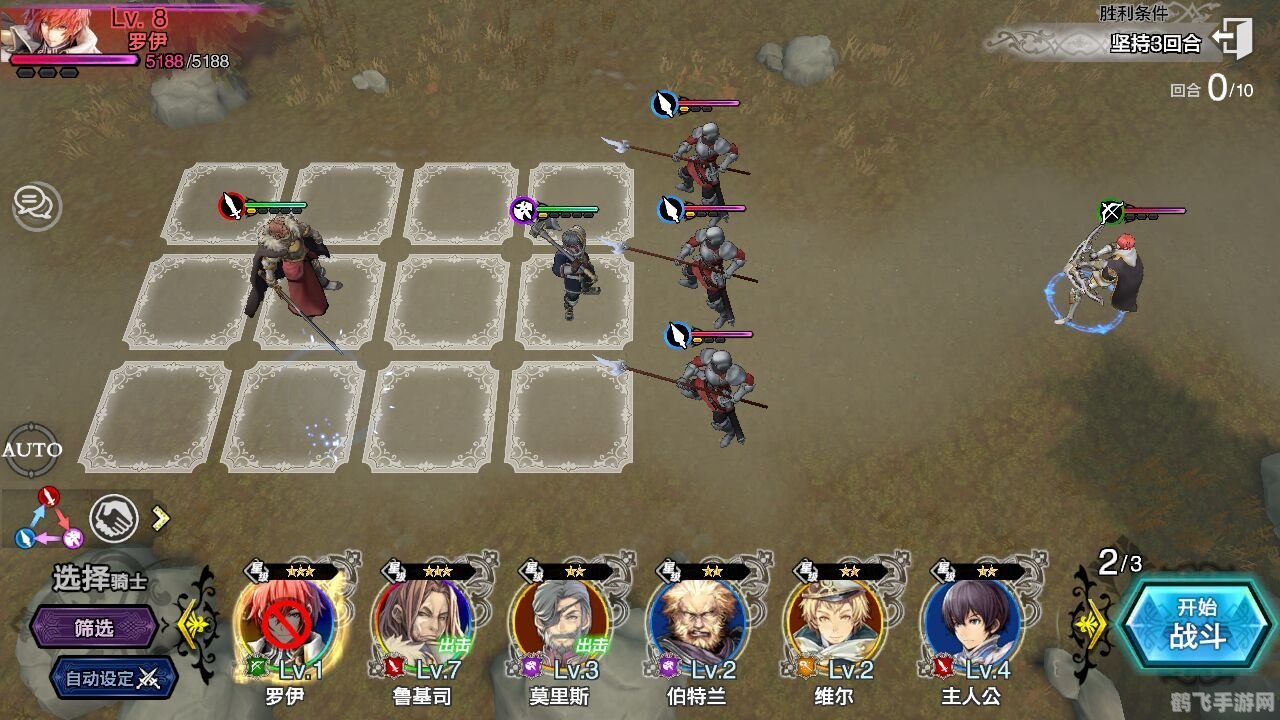Expand the yellow arrow beside handshake icon
Screen dimensions: 1280x720
(x=160, y=518)
